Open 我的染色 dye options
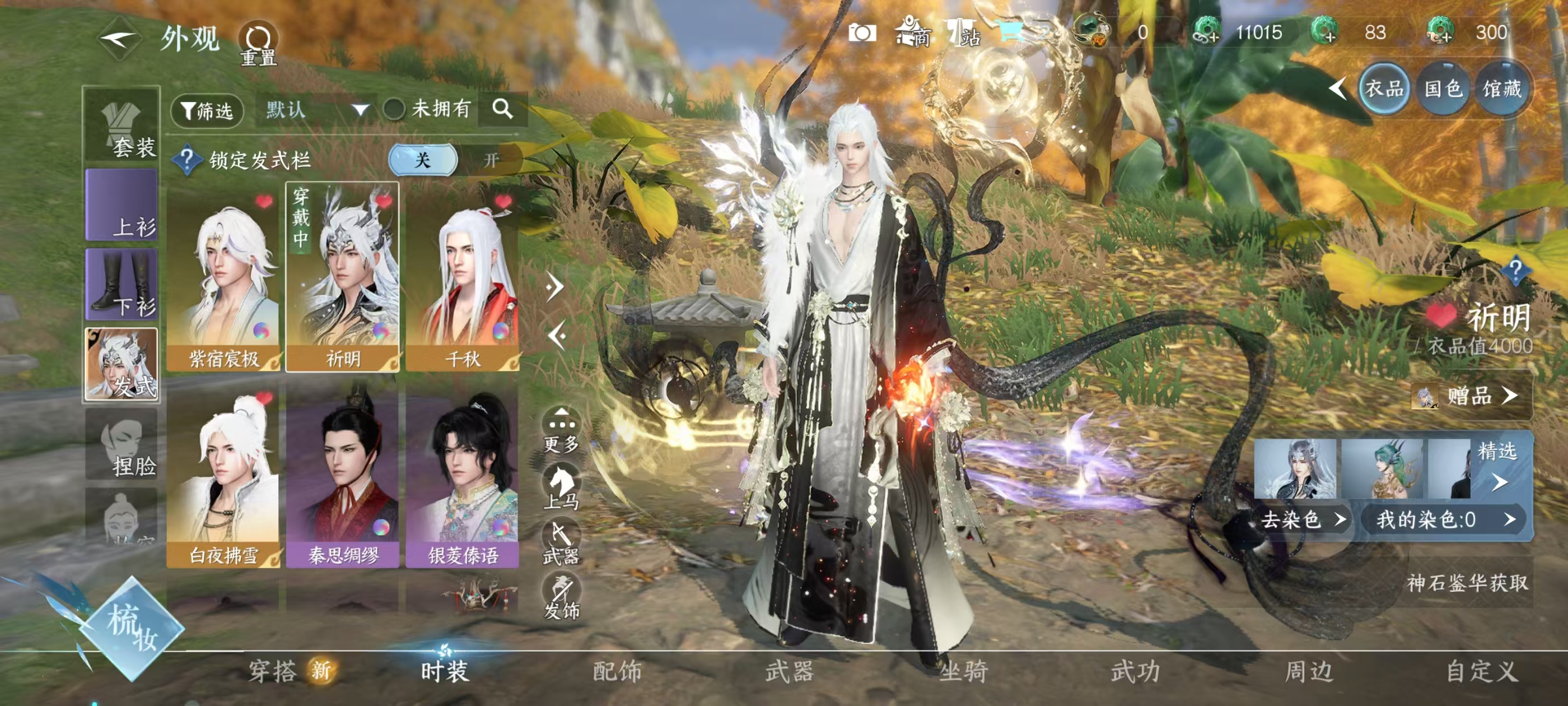This screenshot has height=706, width=1568. click(x=1445, y=519)
